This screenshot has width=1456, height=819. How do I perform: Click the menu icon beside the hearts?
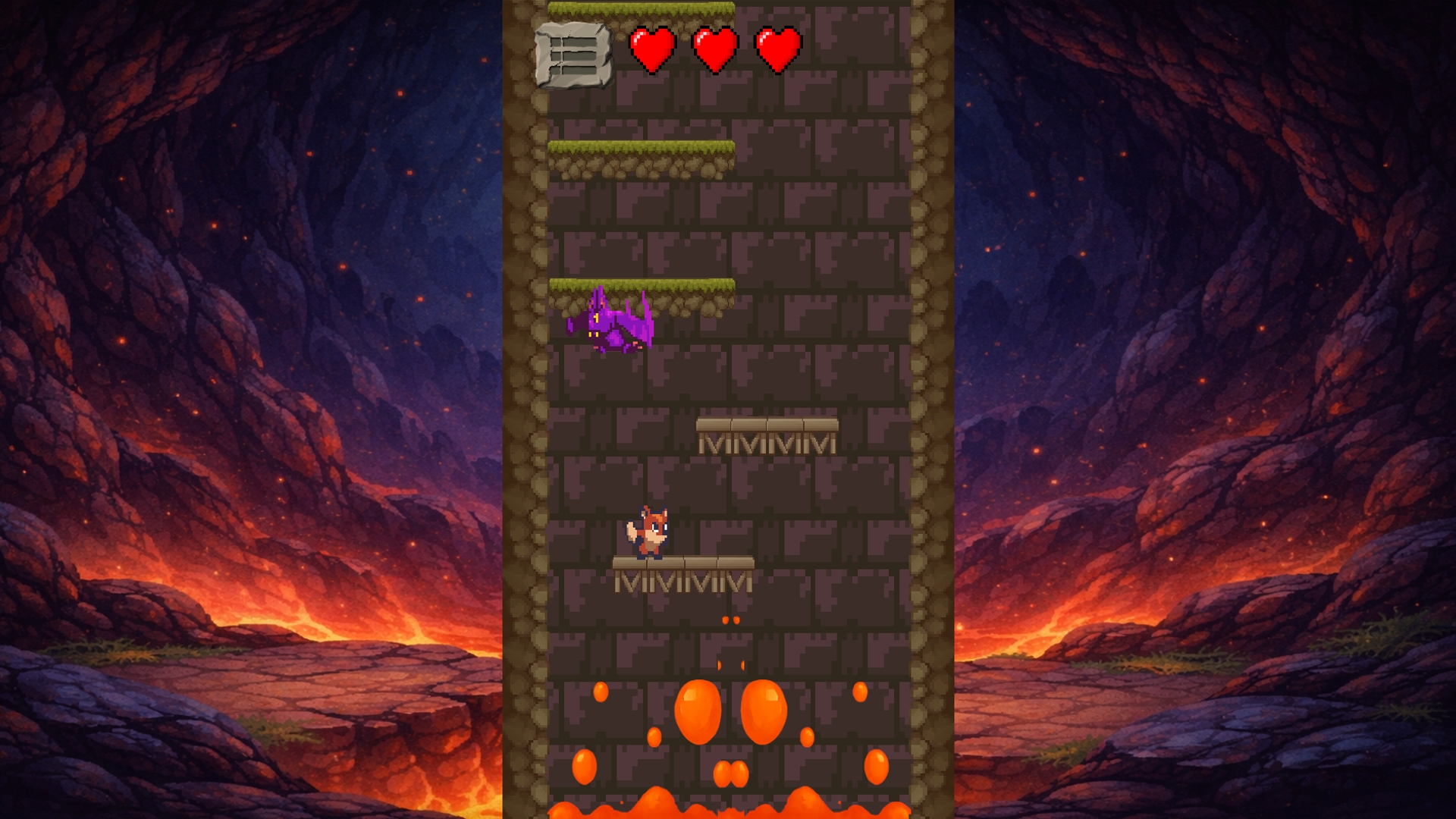[574, 55]
